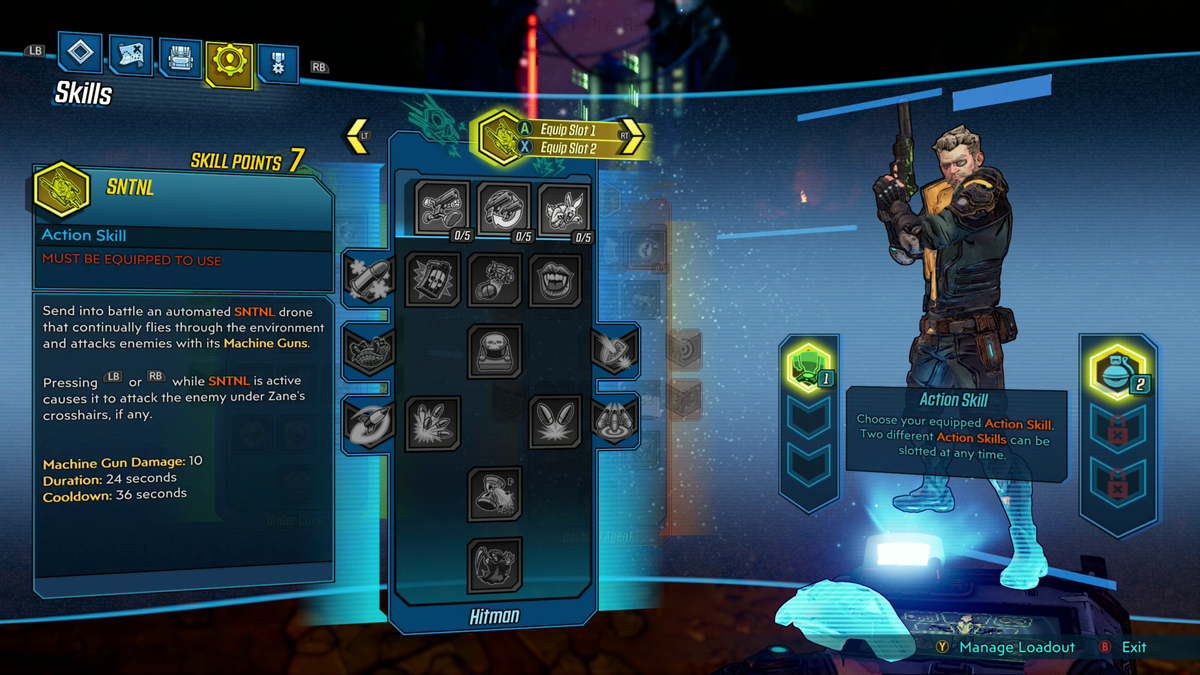Image resolution: width=1200 pixels, height=675 pixels.
Task: Select the rabbit skill icon
Action: (x=564, y=208)
